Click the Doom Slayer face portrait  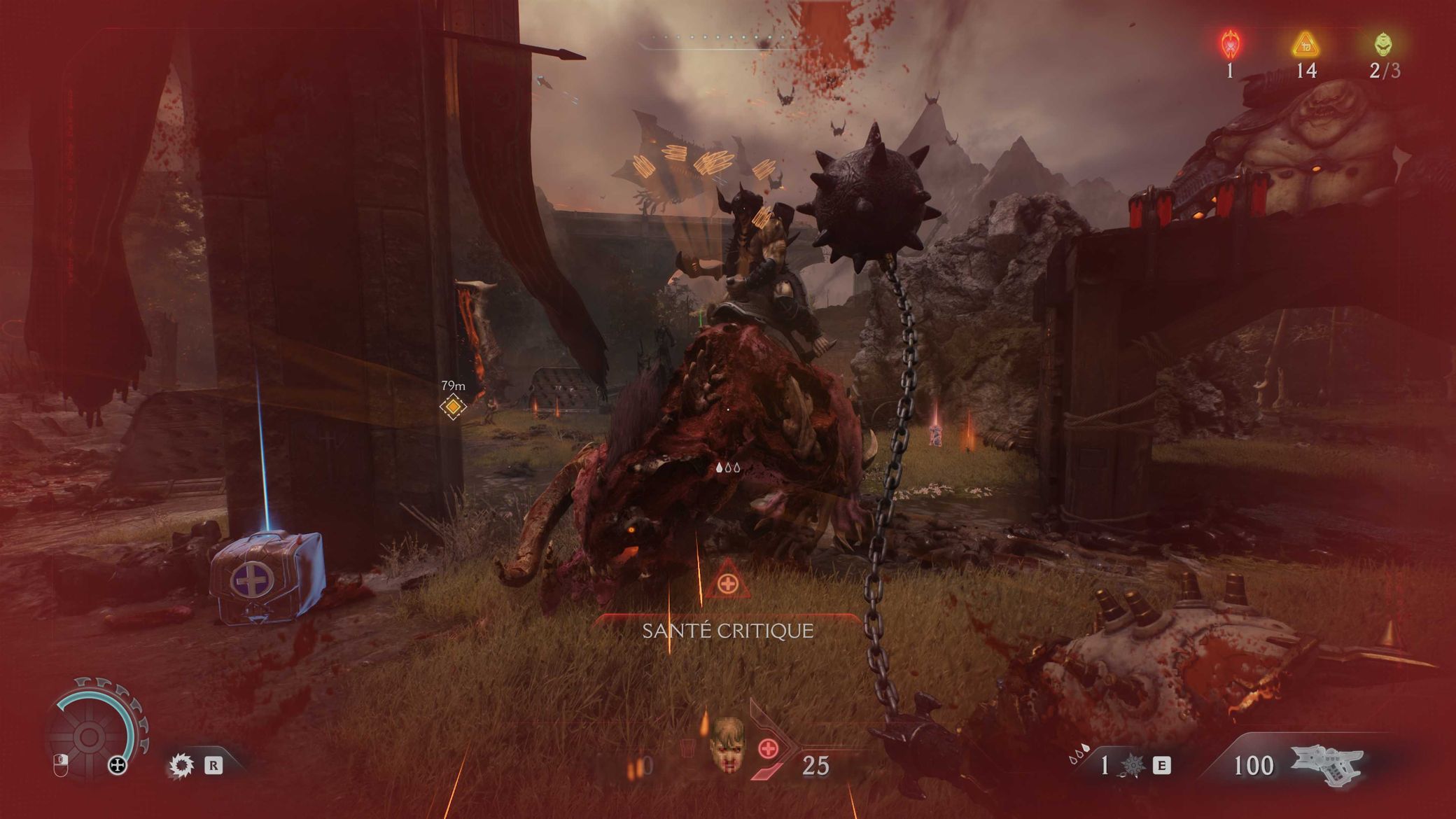[x=727, y=743]
